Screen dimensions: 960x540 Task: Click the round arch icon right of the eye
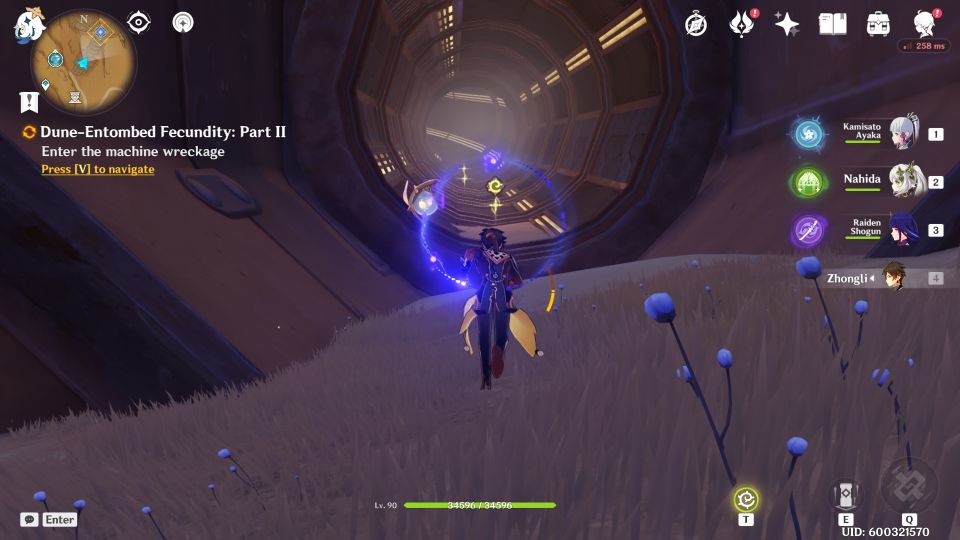point(183,22)
